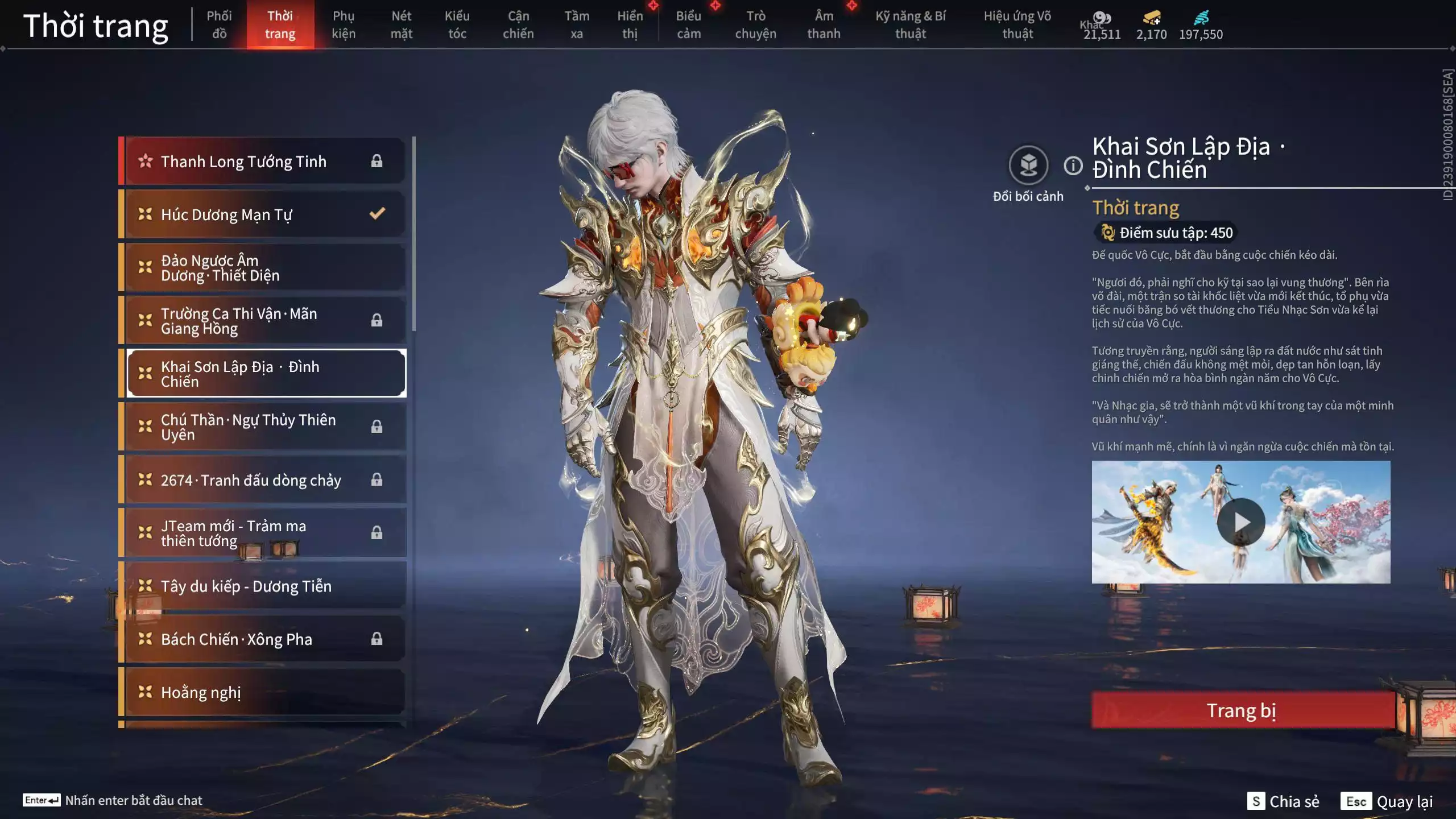
Task: Go back with Quay lại
Action: coord(1387,801)
